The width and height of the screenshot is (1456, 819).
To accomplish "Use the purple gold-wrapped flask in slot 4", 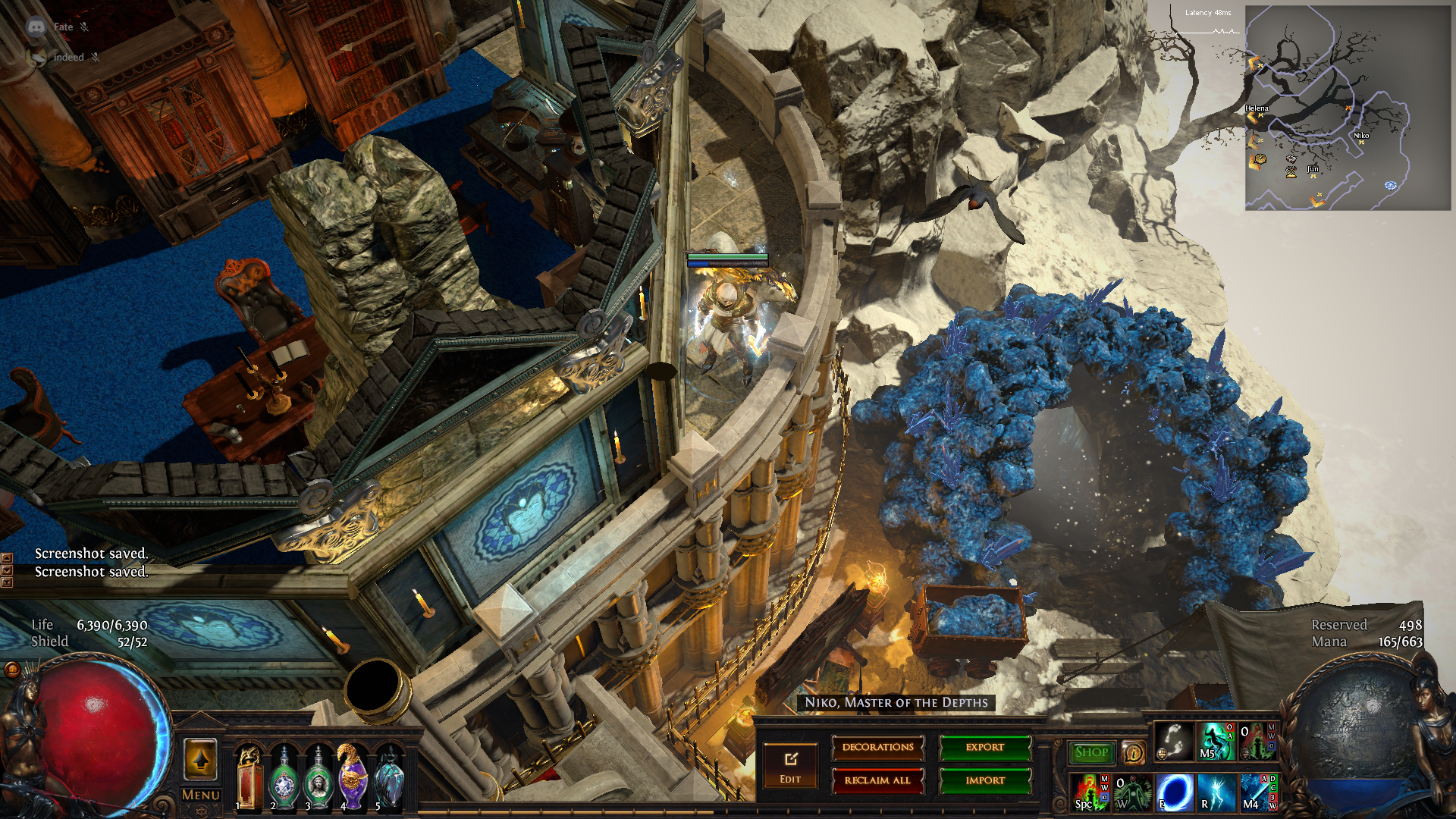I will click(x=353, y=777).
